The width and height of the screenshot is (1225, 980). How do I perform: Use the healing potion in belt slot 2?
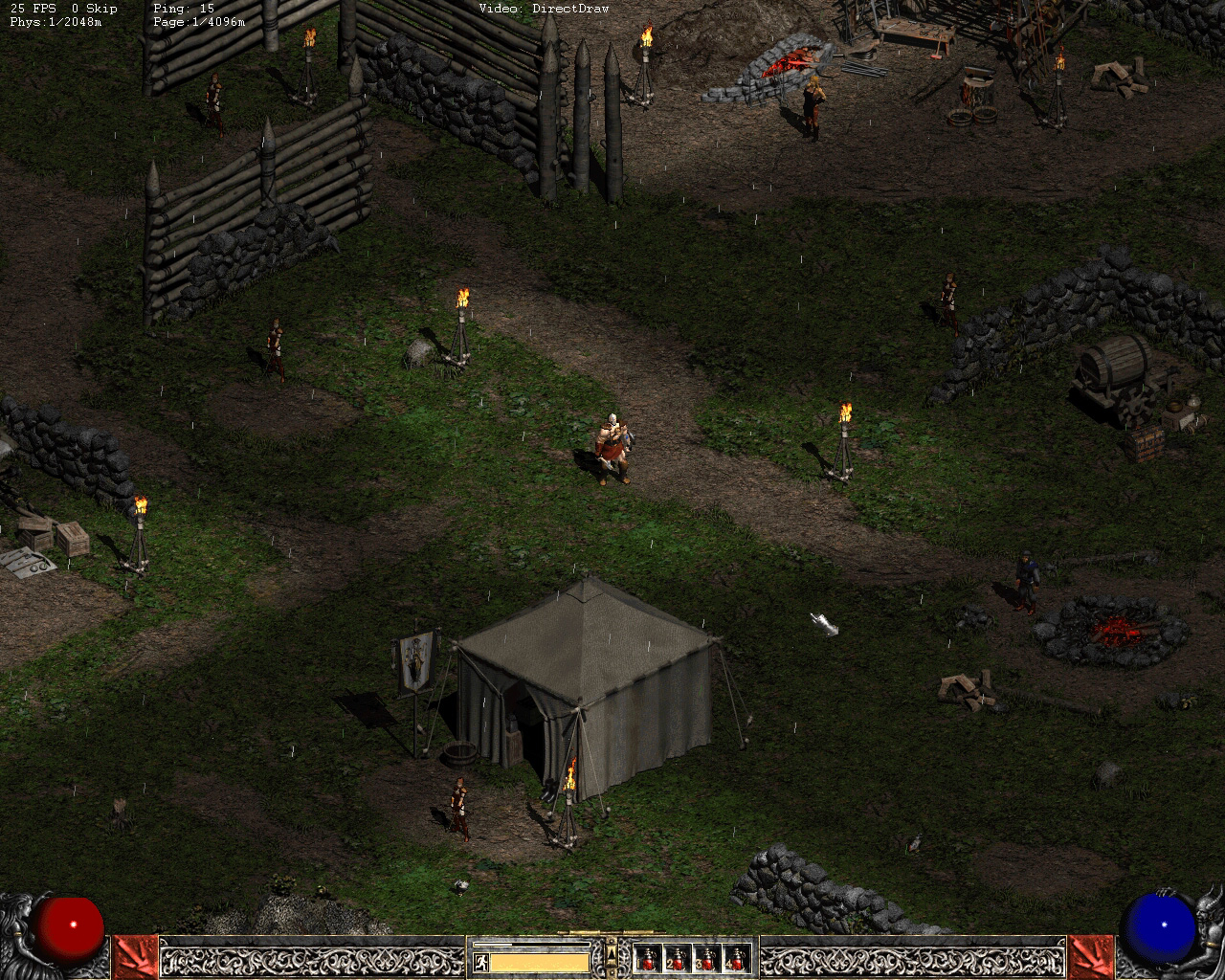678,958
